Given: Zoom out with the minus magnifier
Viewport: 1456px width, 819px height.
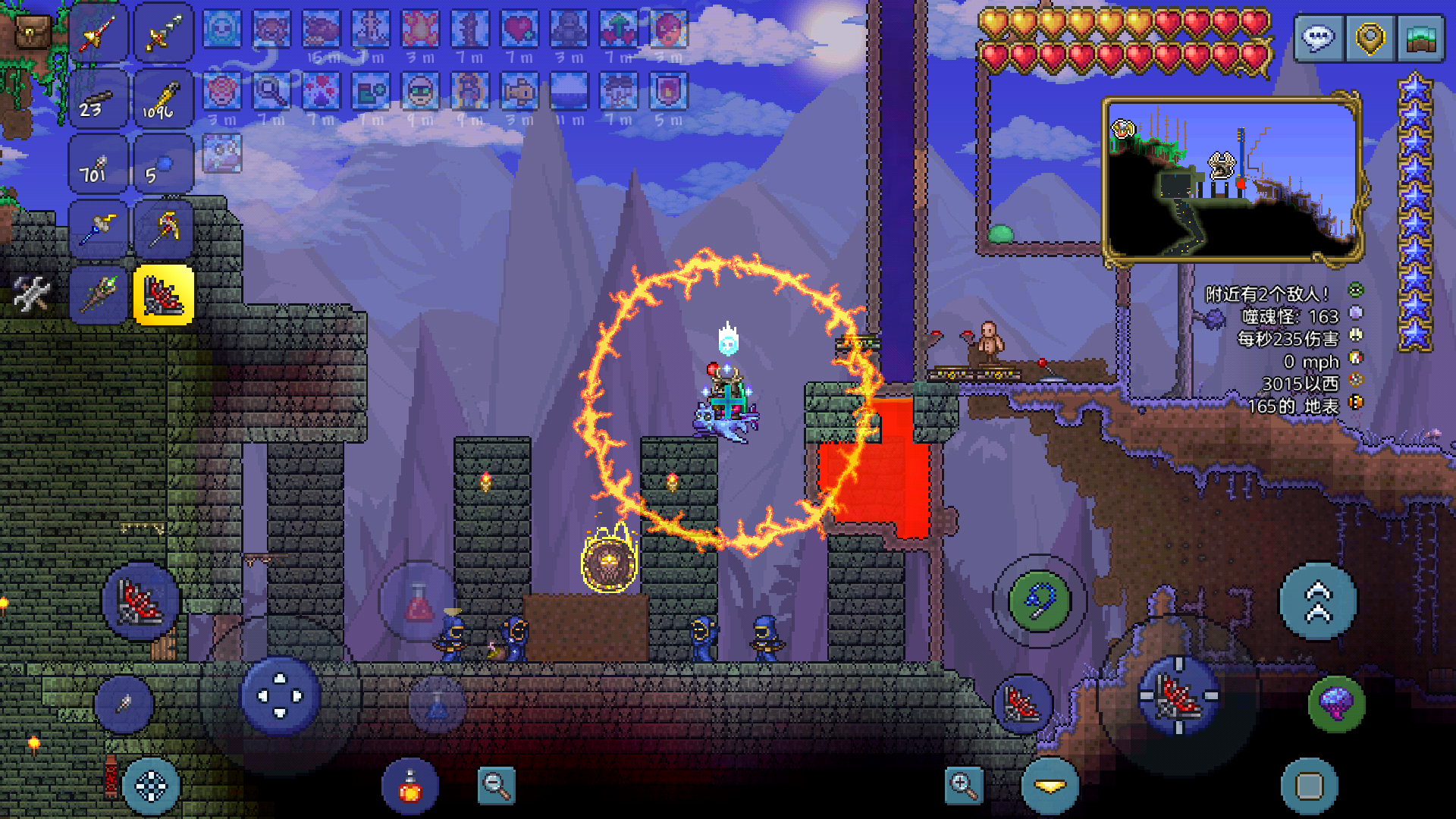Looking at the screenshot, I should tap(497, 786).
